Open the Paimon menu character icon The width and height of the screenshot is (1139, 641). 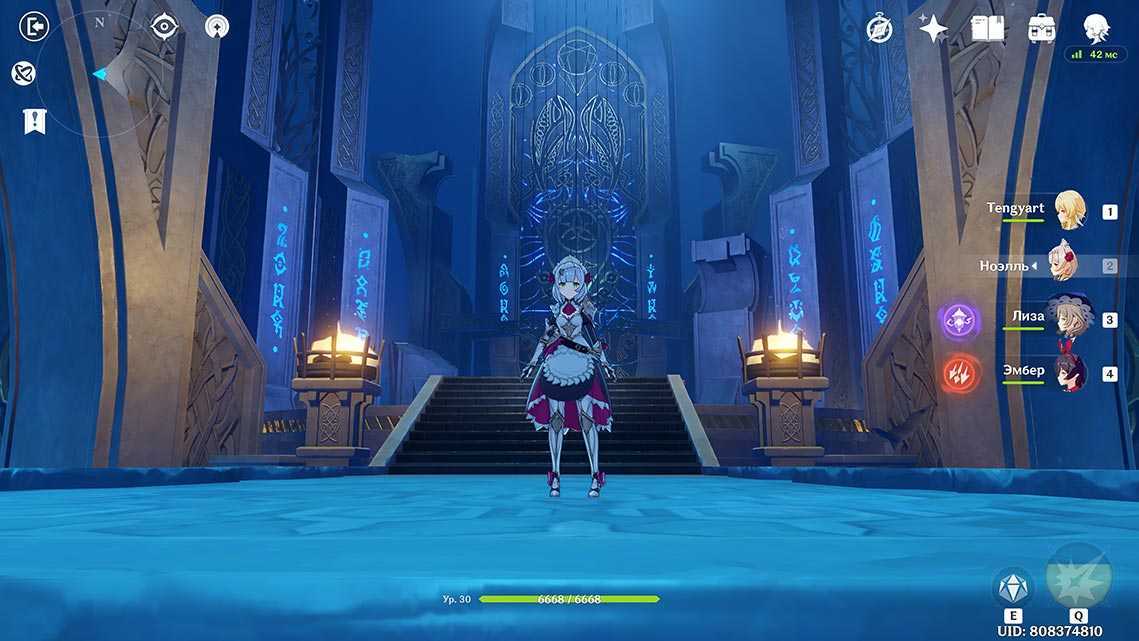pyautogui.click(x=1097, y=28)
